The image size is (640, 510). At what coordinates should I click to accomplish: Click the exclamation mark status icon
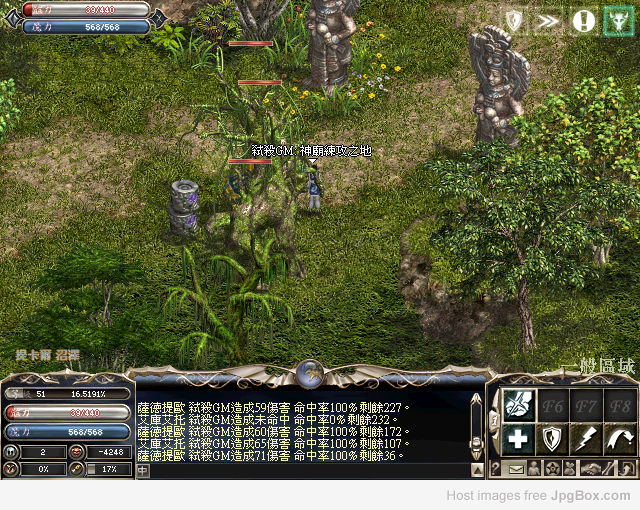pyautogui.click(x=583, y=20)
